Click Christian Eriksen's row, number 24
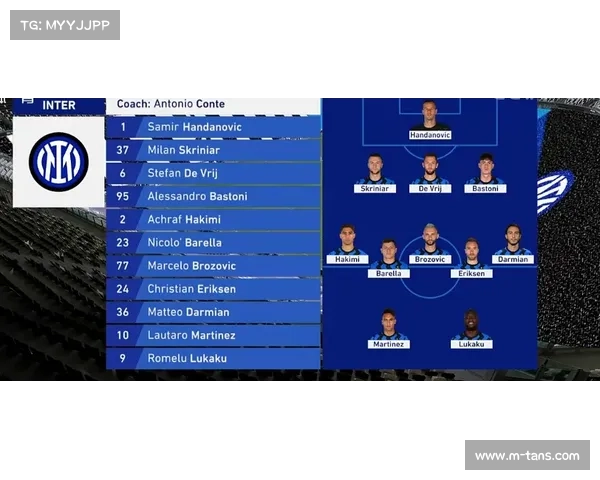Image resolution: width=600 pixels, height=480 pixels. pos(213,288)
